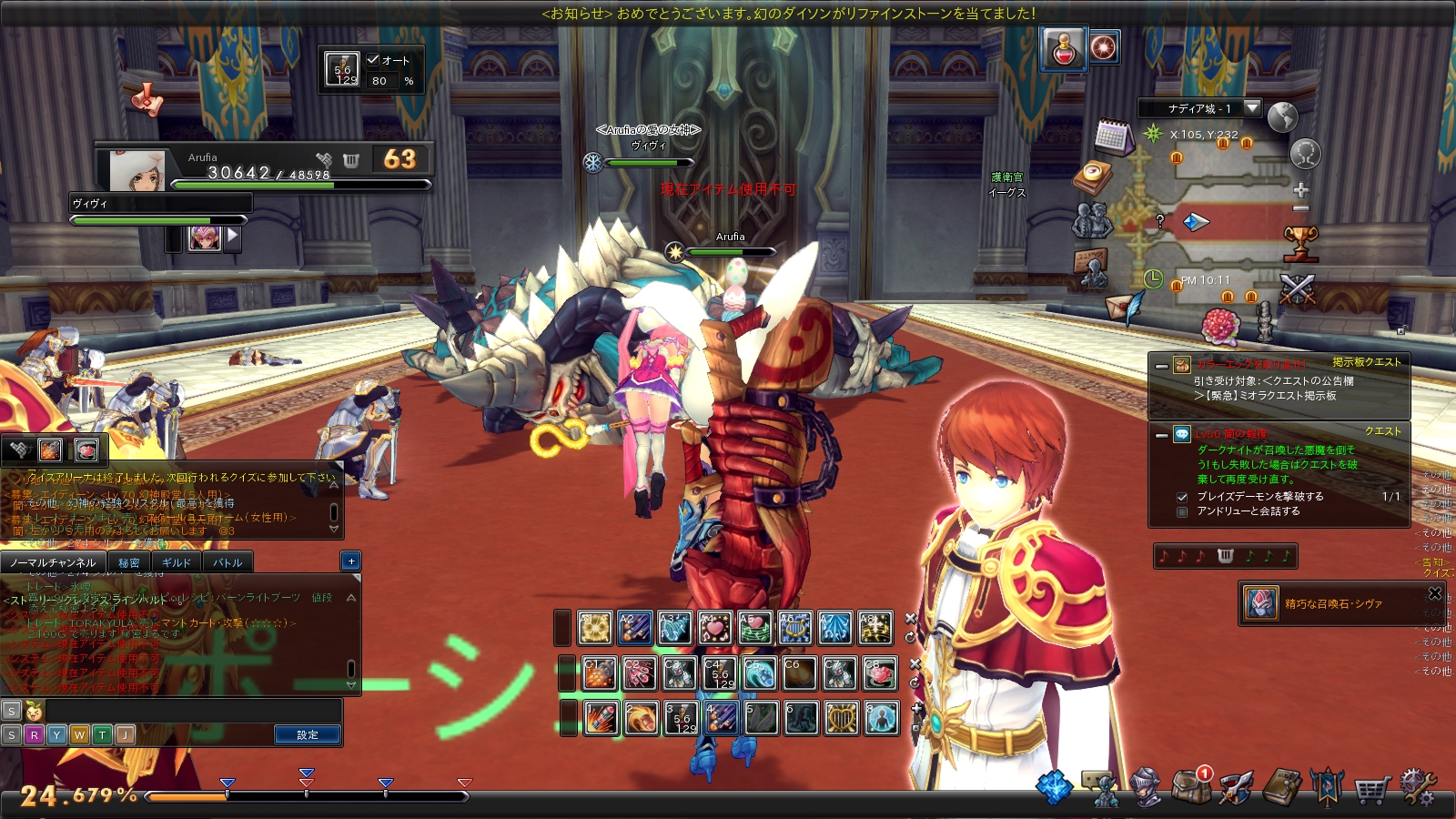Screen dimensions: 1456x819
Task: Use the red potion quick-slot icon
Action: (x=1064, y=48)
